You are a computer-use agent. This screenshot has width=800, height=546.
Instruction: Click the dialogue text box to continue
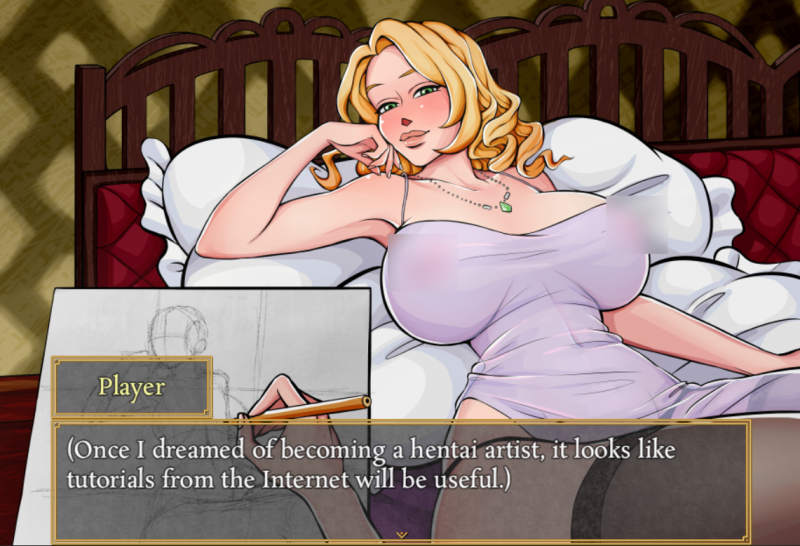pyautogui.click(x=400, y=480)
